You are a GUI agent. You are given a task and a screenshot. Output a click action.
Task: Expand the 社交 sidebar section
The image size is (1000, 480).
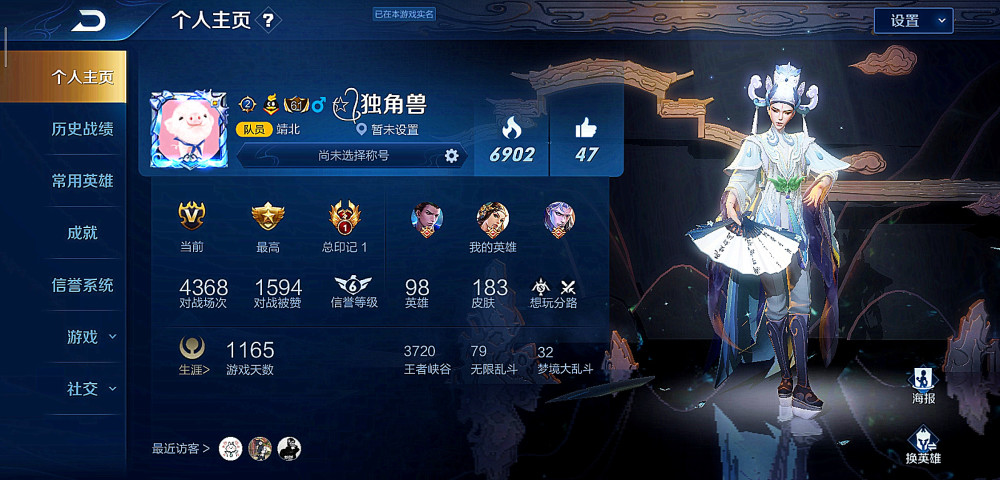pyautogui.click(x=90, y=389)
